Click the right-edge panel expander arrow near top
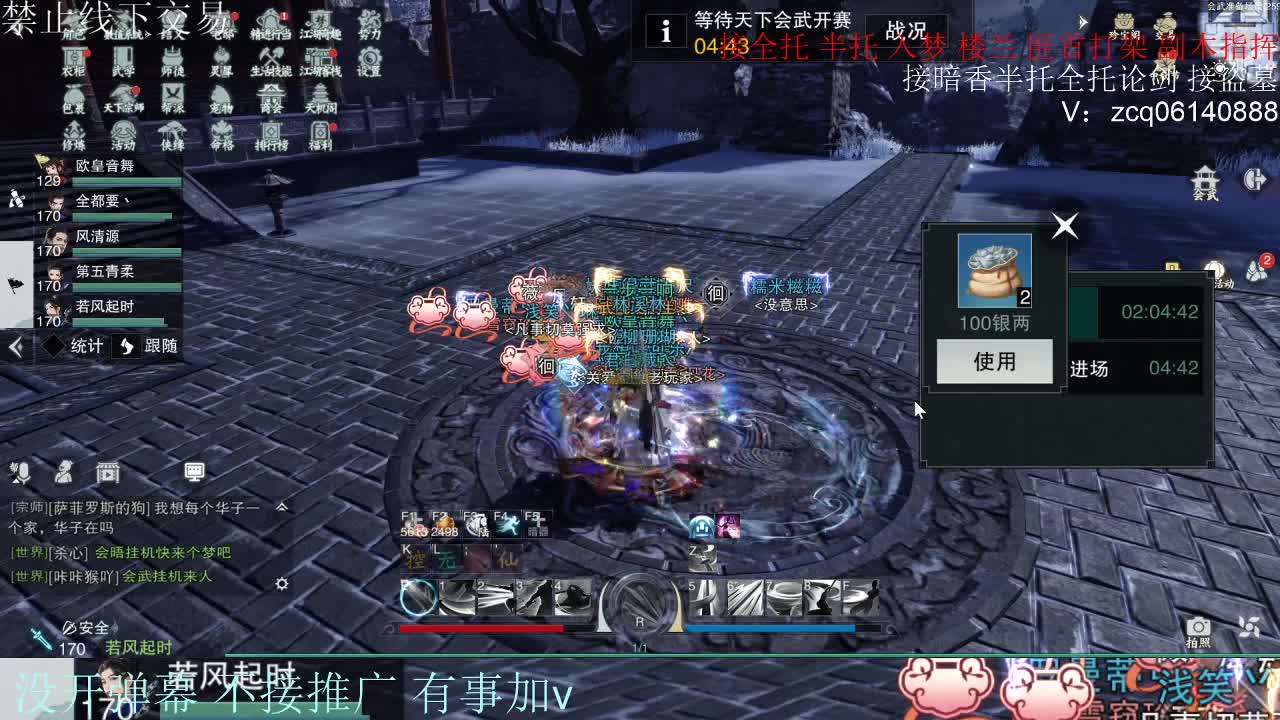Screen dimensions: 1280x720 (1083, 21)
